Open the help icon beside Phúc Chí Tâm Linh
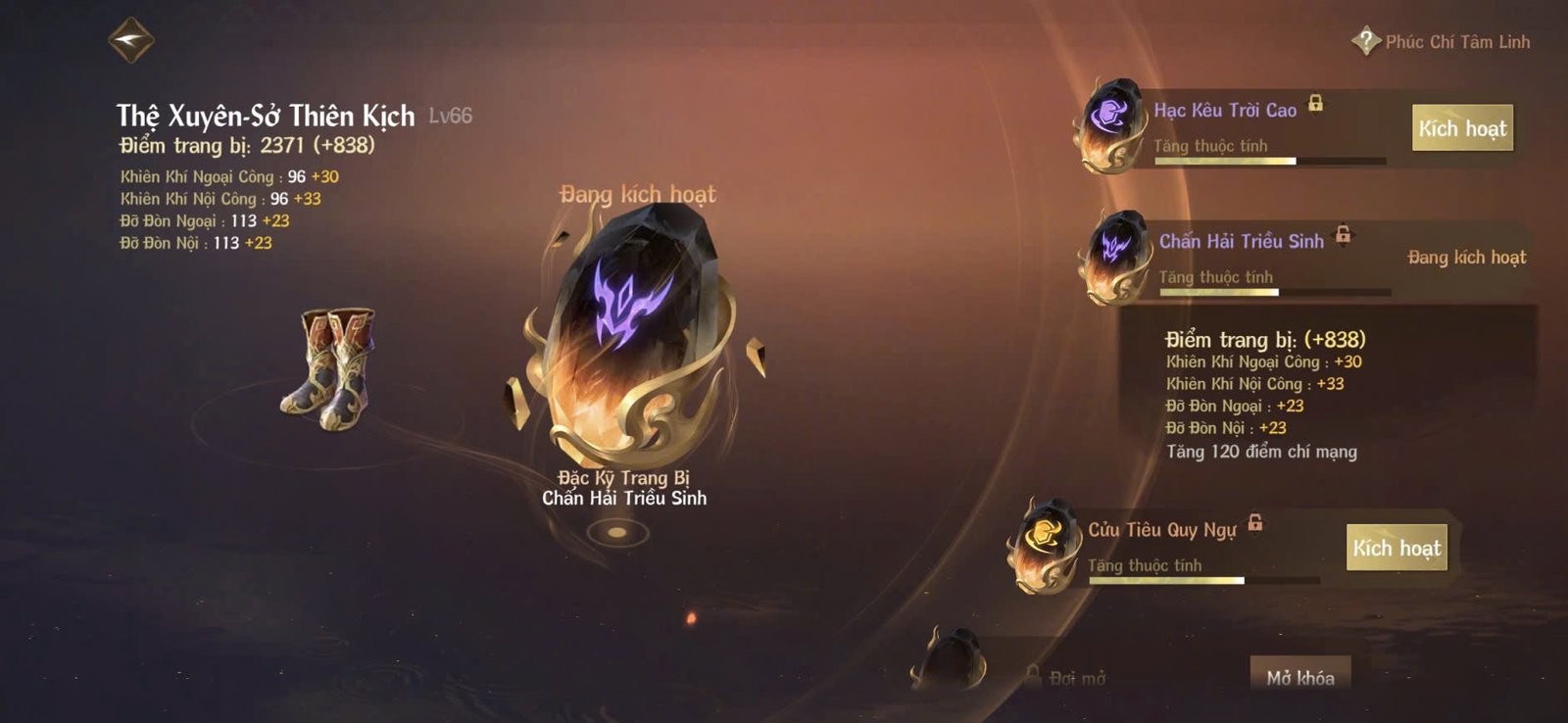1568x723 pixels. (1364, 39)
